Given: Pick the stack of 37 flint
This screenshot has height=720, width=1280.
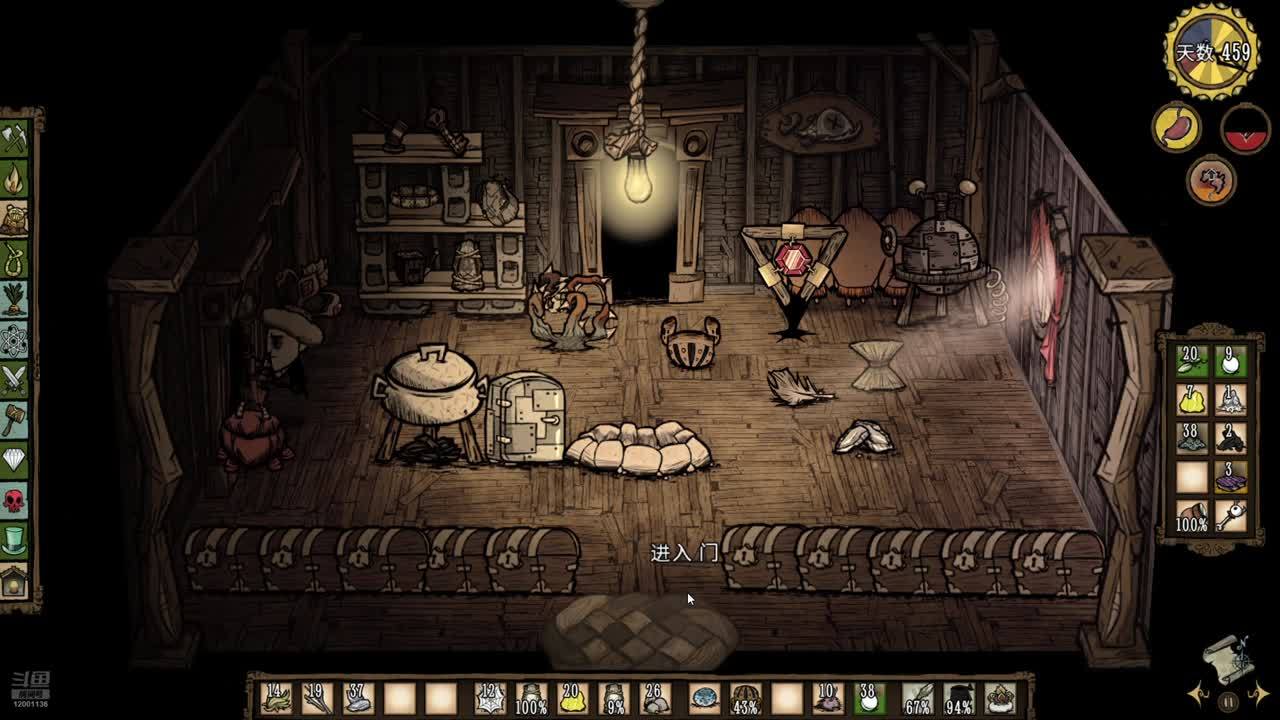Looking at the screenshot, I should [358, 699].
